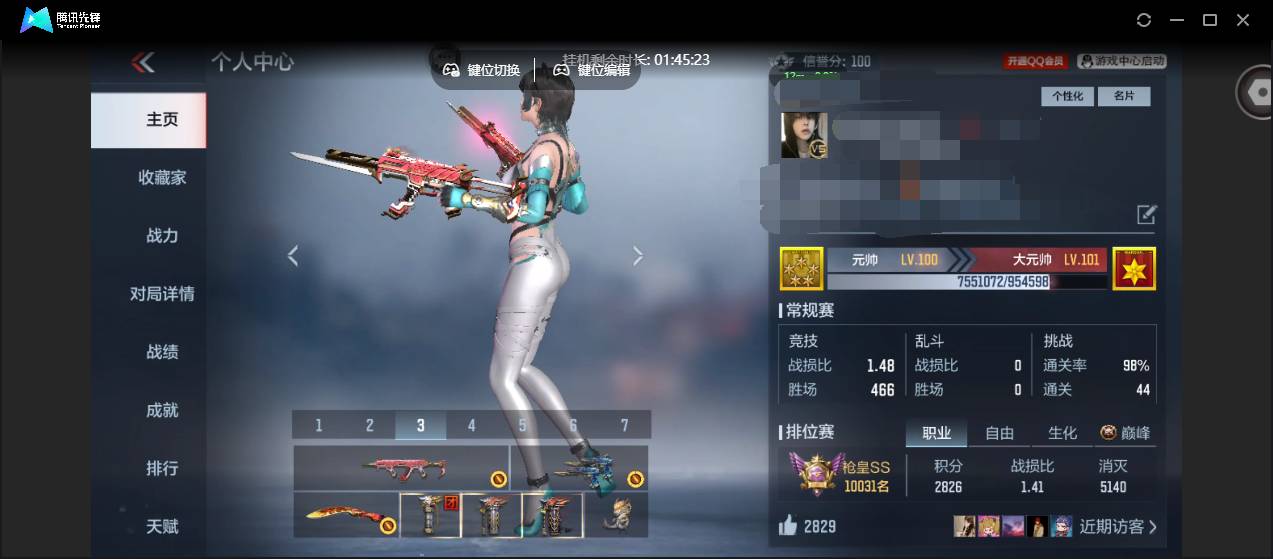Open the 收藏家 collector section
The height and width of the screenshot is (559, 1273).
162,178
